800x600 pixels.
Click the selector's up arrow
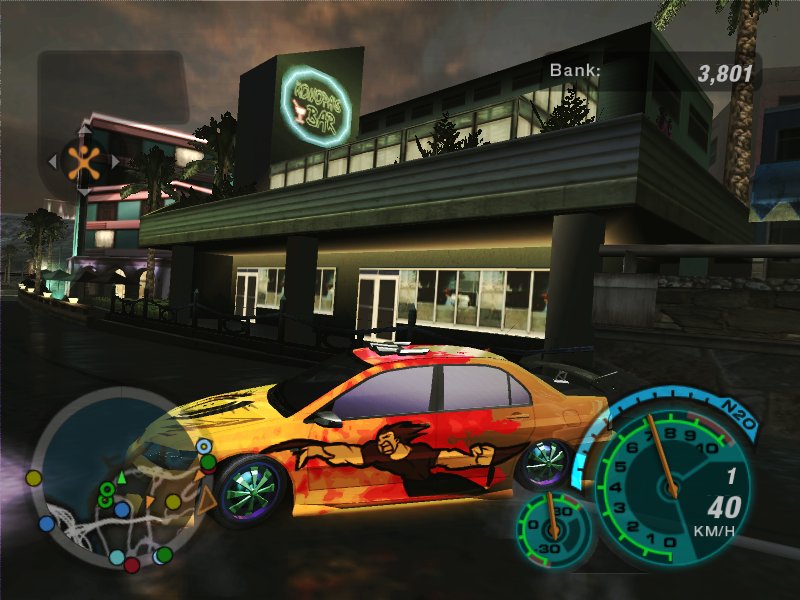point(84,130)
